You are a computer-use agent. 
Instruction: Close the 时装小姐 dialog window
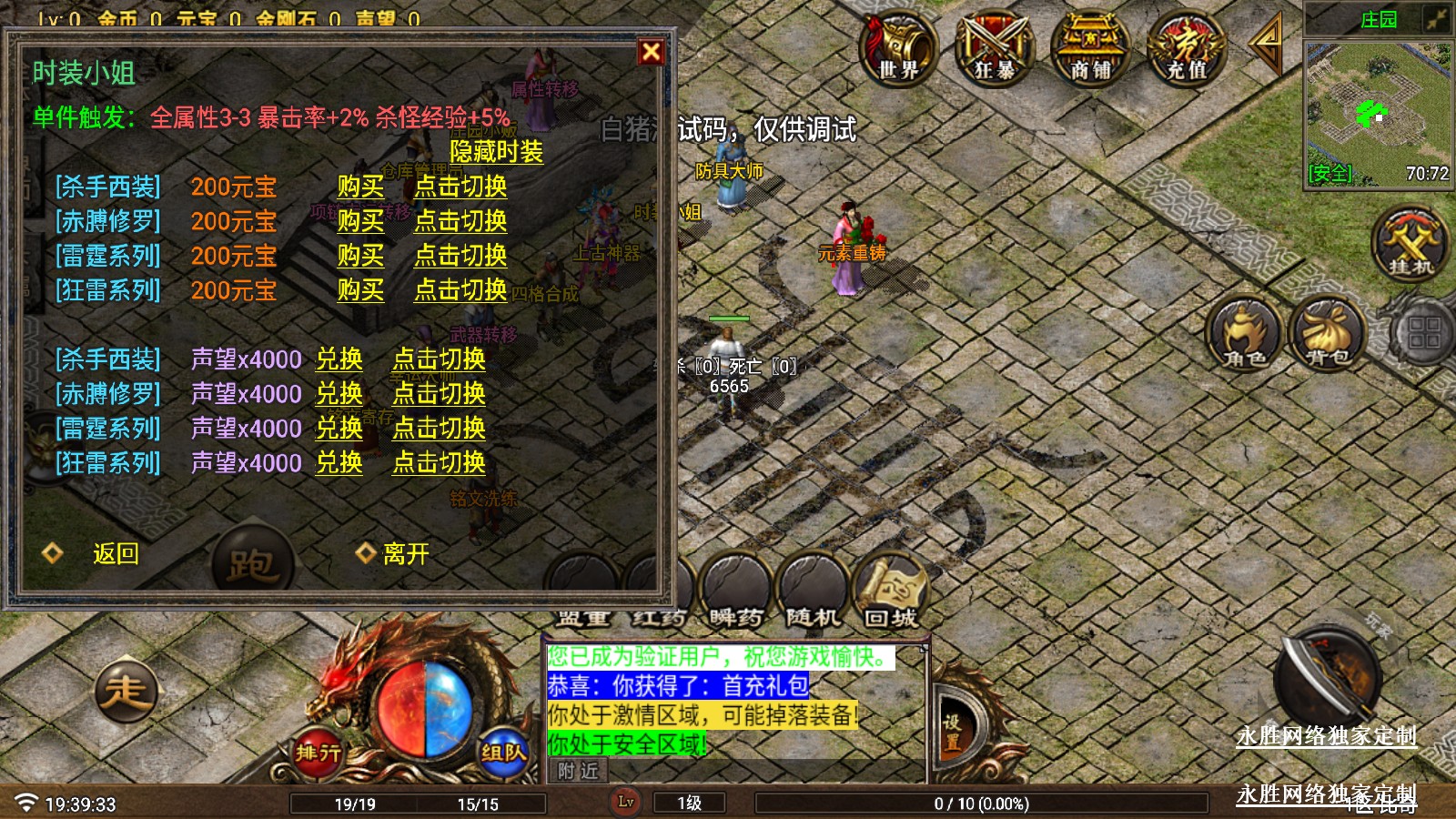[x=651, y=52]
